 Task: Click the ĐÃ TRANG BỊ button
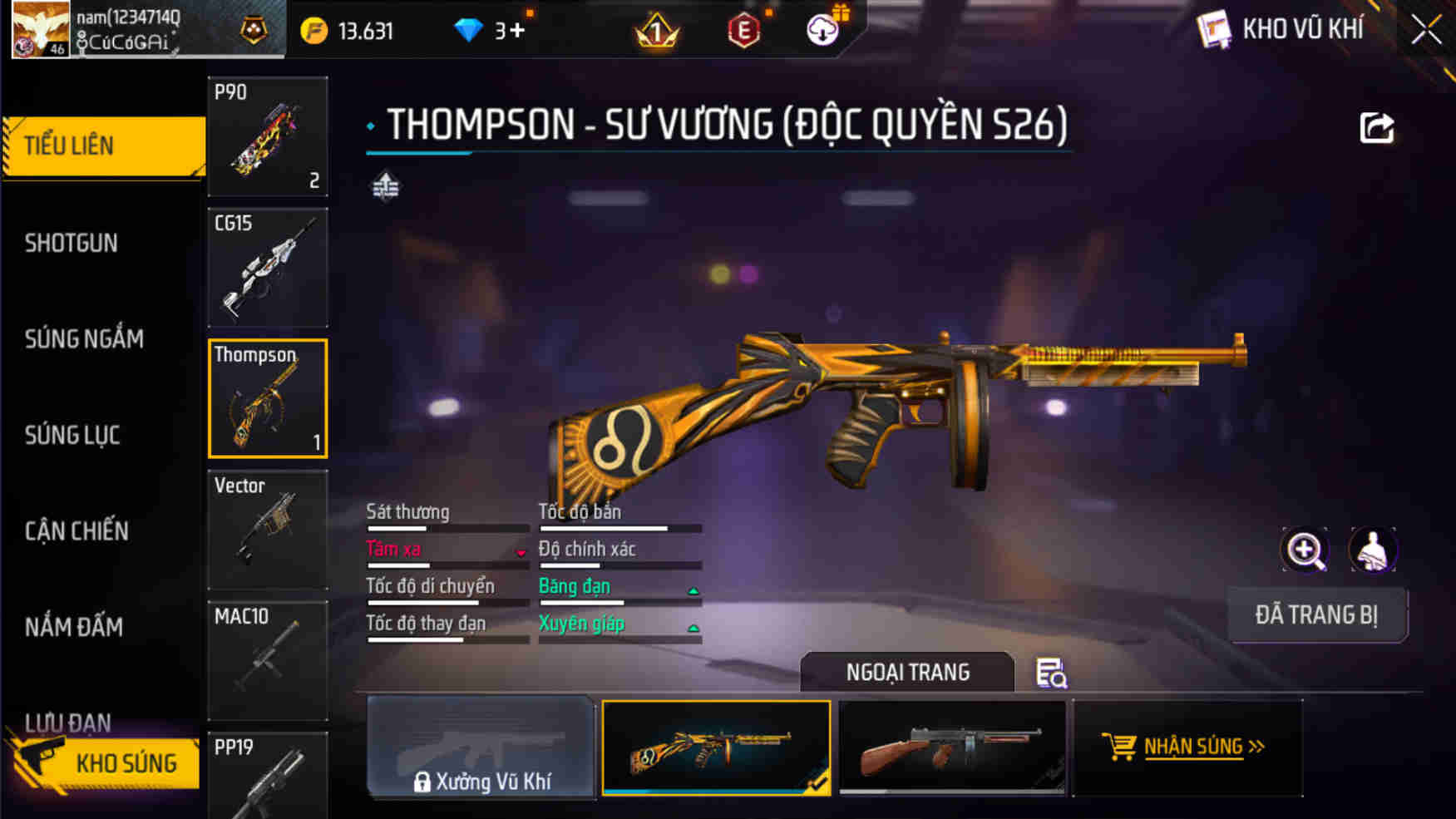[1318, 615]
